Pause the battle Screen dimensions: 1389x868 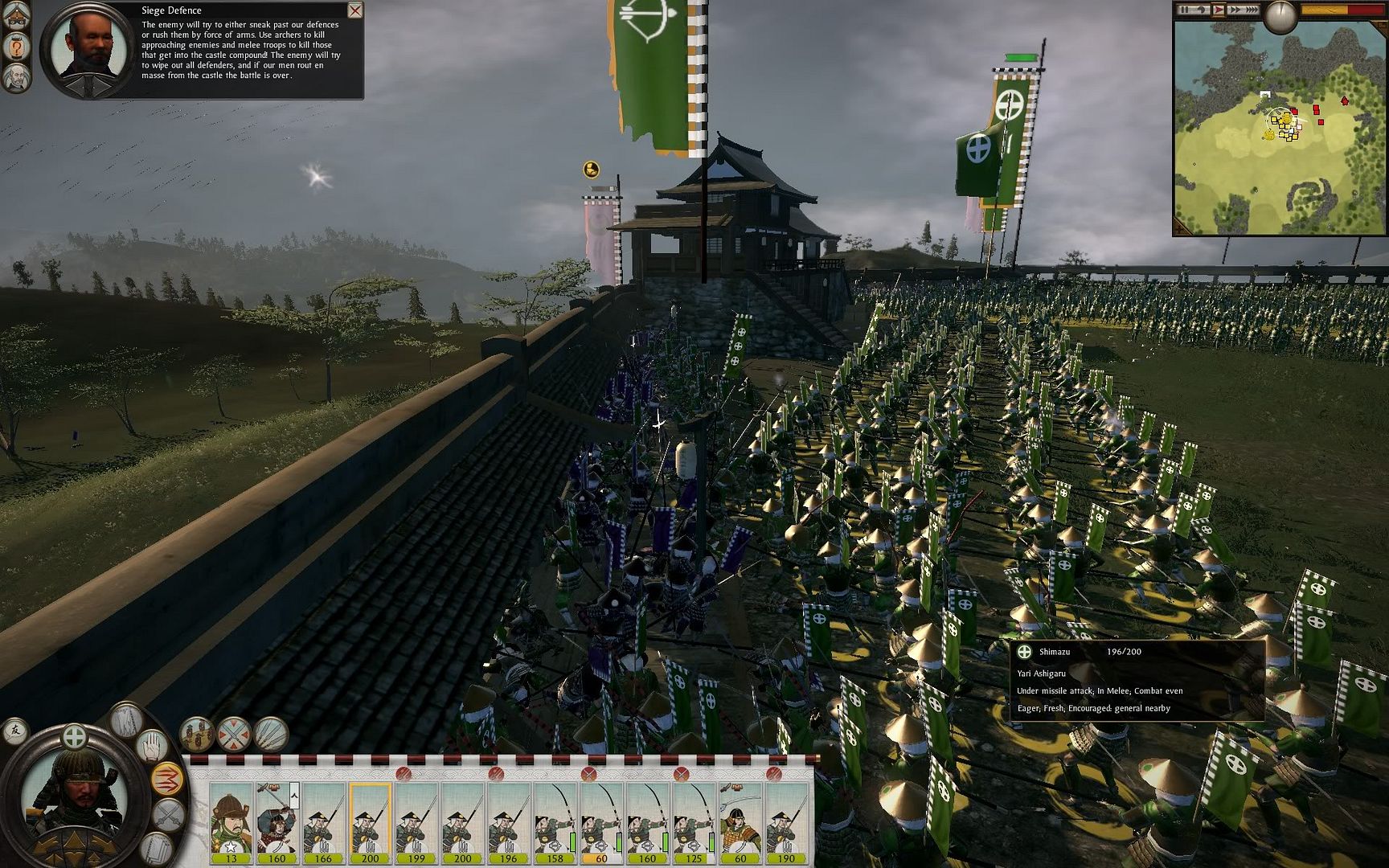click(1184, 10)
